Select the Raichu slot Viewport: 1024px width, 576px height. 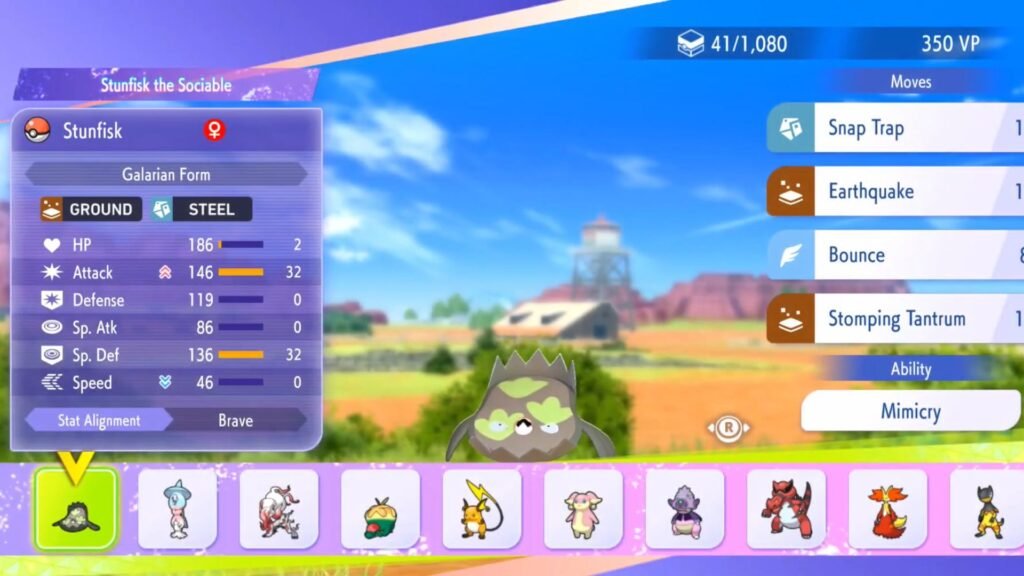point(482,509)
